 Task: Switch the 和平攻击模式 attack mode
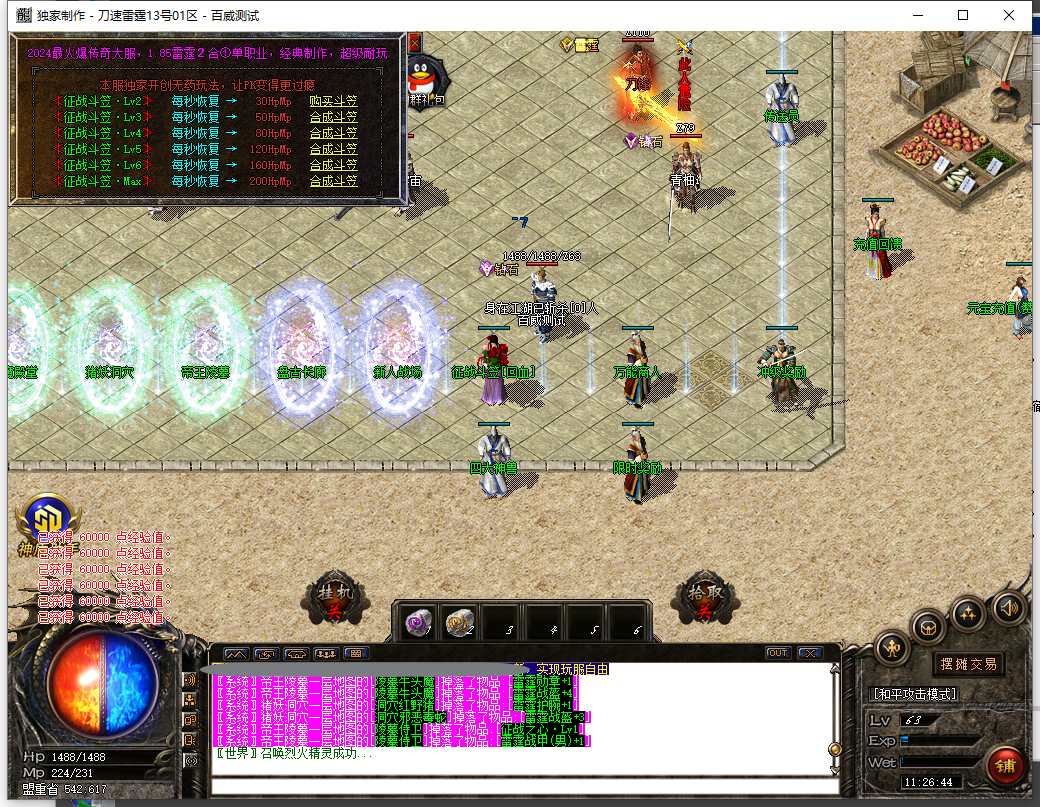click(x=914, y=693)
